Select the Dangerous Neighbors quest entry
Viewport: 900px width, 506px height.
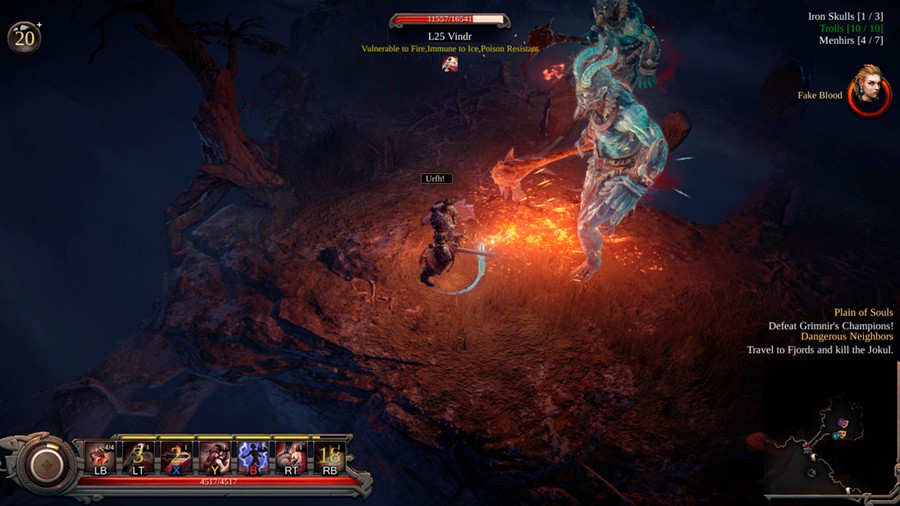click(846, 337)
